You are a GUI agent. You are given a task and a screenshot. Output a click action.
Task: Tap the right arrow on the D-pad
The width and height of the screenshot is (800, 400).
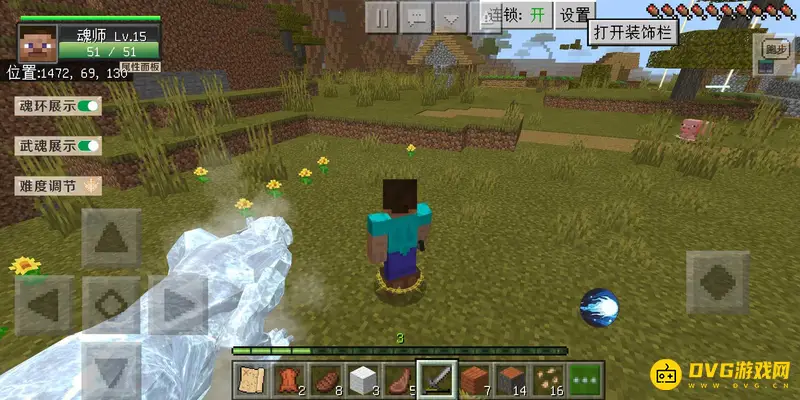(178, 303)
